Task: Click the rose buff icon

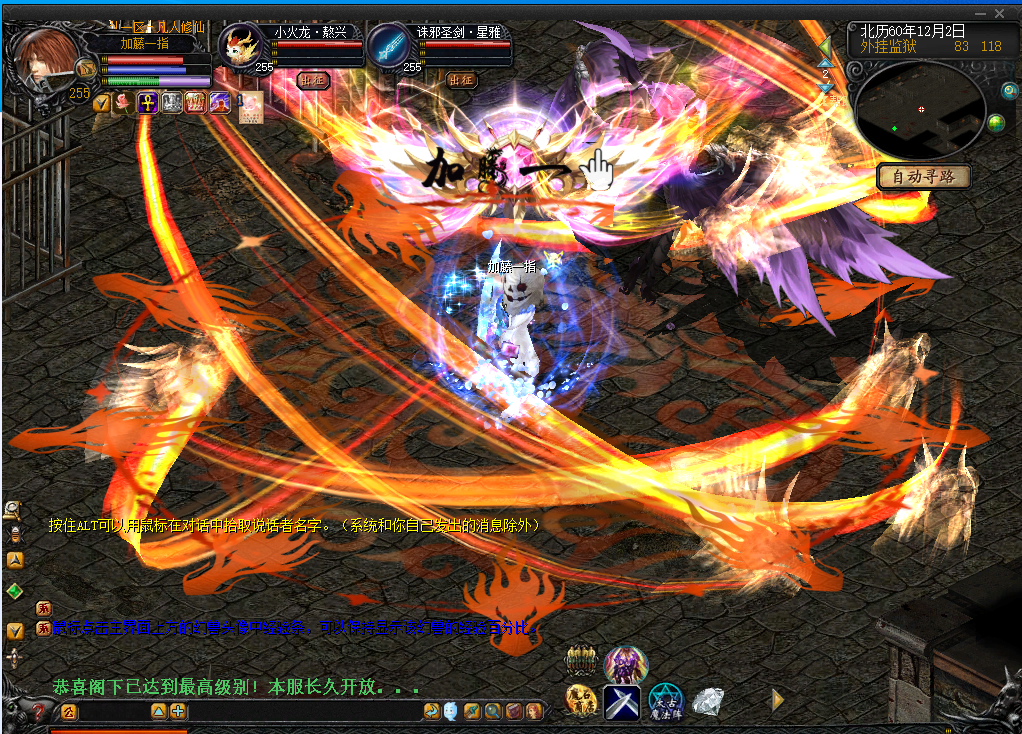Action: click(x=123, y=102)
